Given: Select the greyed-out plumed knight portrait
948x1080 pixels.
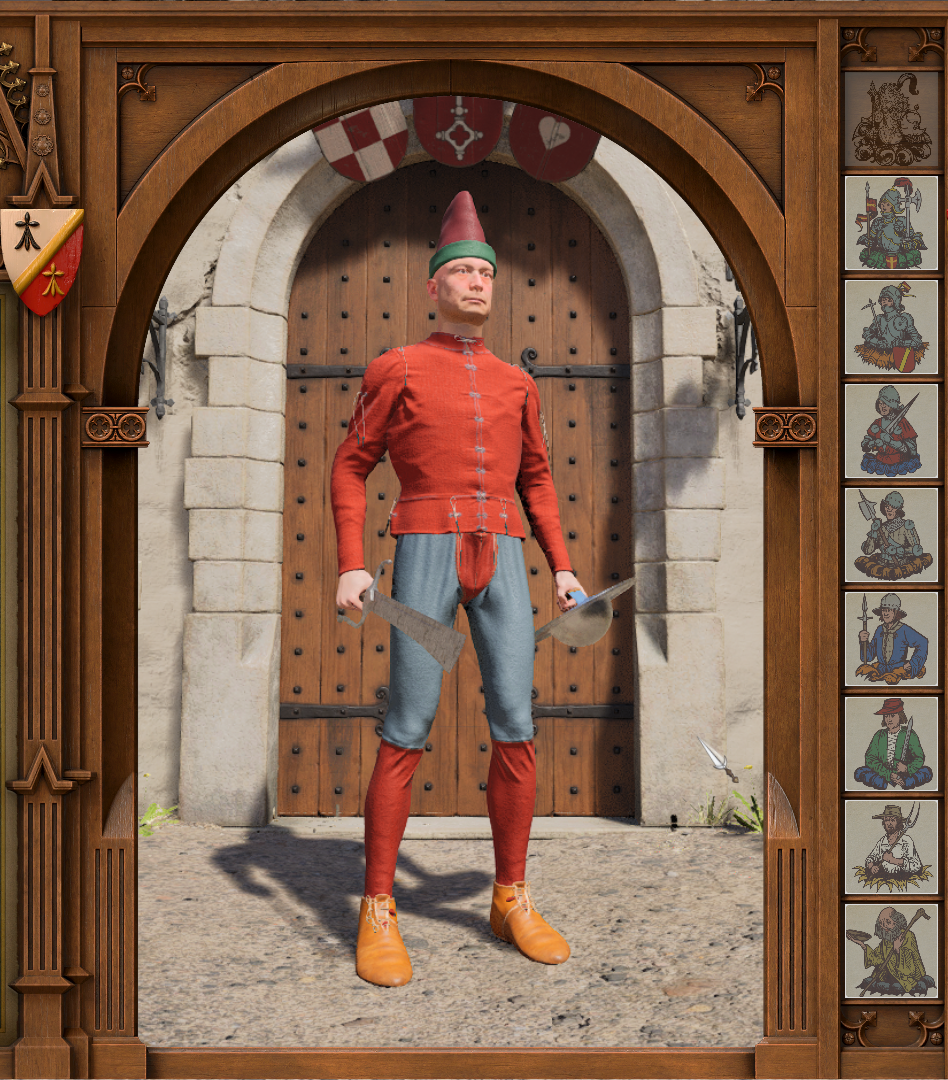Looking at the screenshot, I should pos(892,119).
